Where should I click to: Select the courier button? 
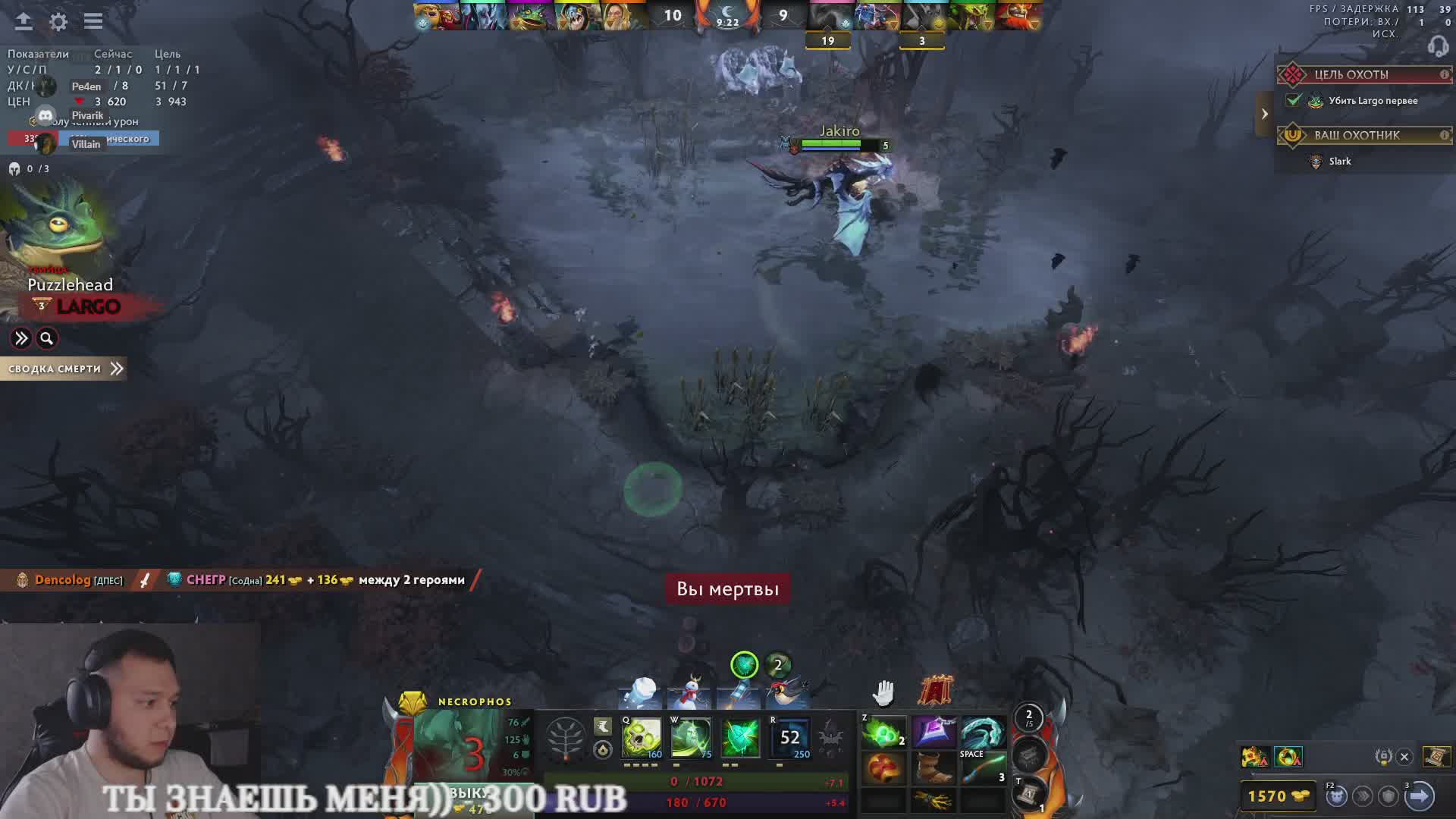pyautogui.click(x=1336, y=796)
